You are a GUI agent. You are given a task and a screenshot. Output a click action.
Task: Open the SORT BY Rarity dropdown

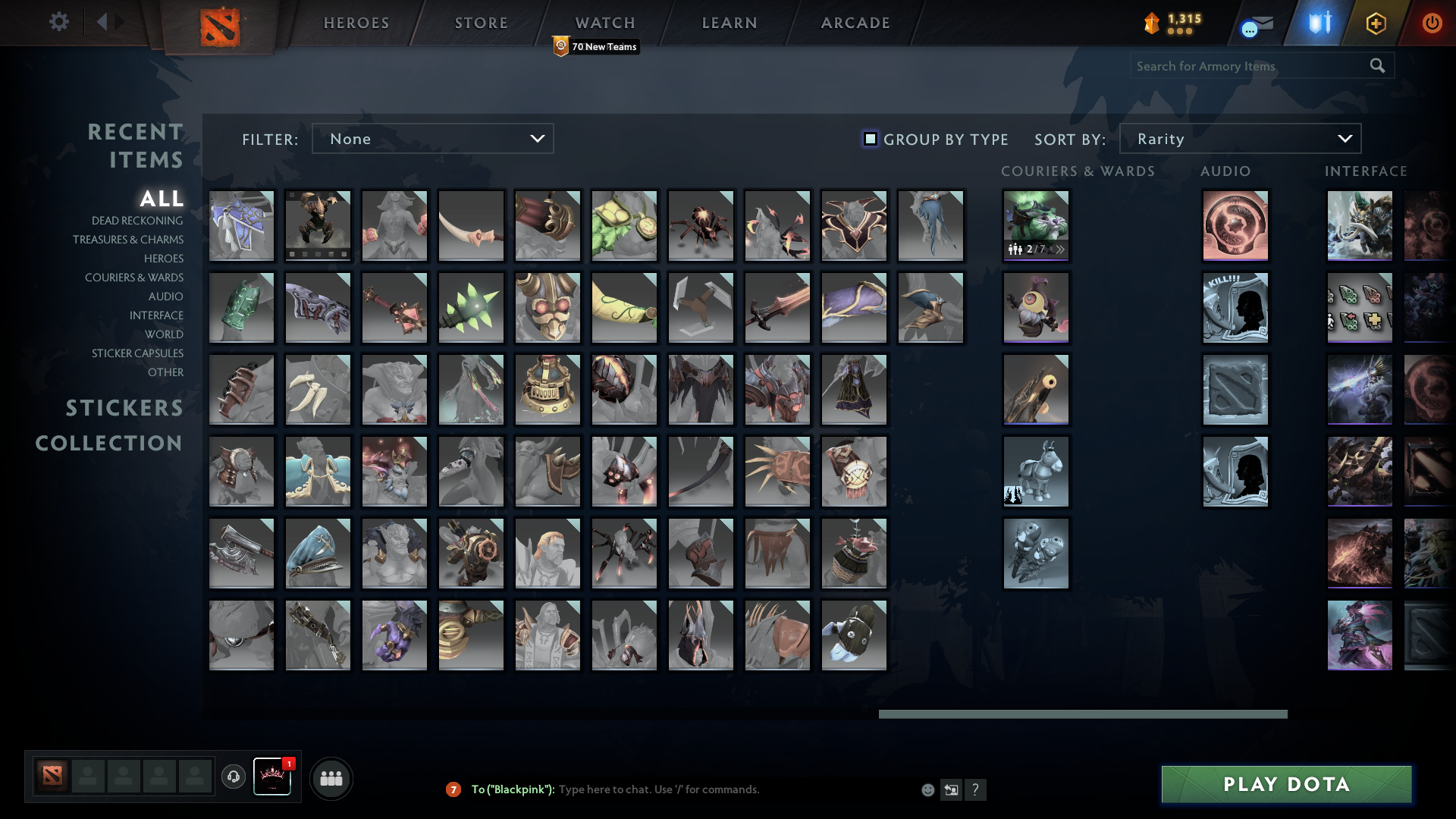click(x=1239, y=139)
